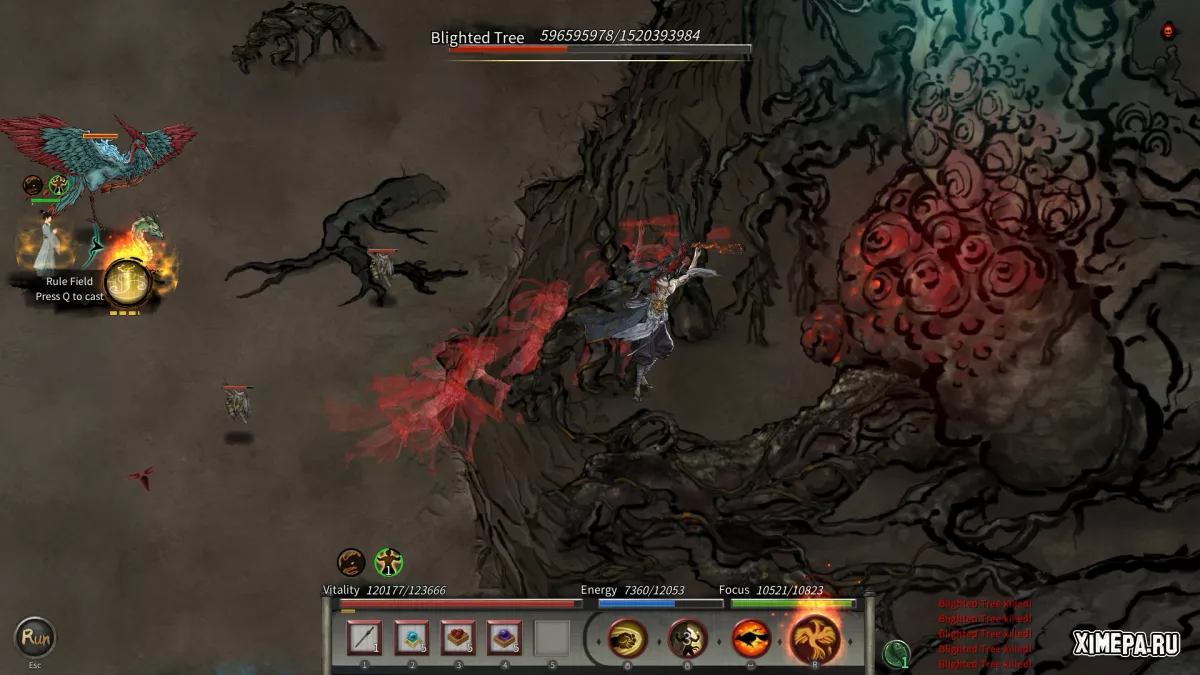Click the red skull icon in top corner
Screen dimensions: 1200x675
click(1168, 32)
